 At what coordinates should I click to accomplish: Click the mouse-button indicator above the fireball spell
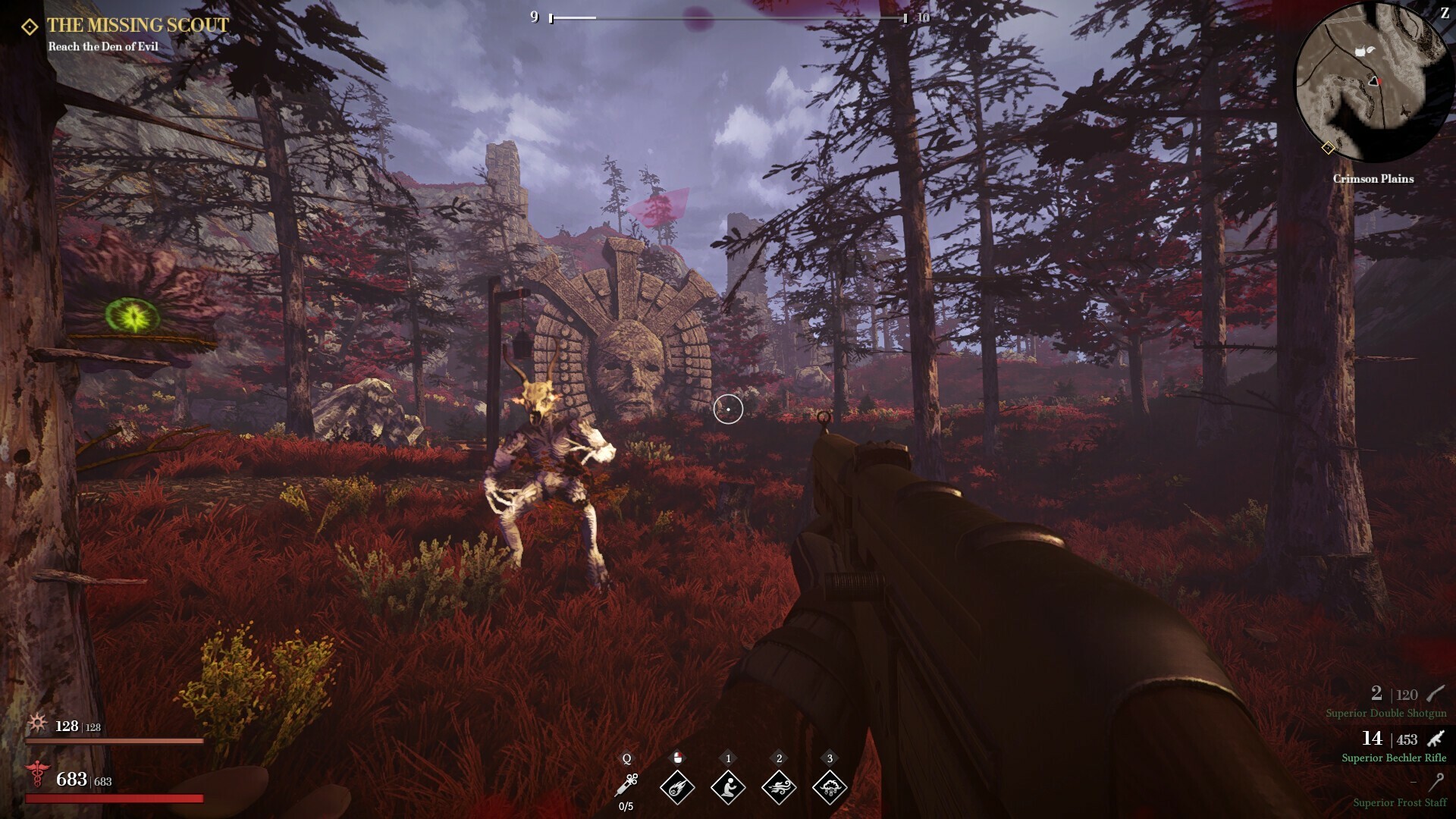pyautogui.click(x=677, y=758)
